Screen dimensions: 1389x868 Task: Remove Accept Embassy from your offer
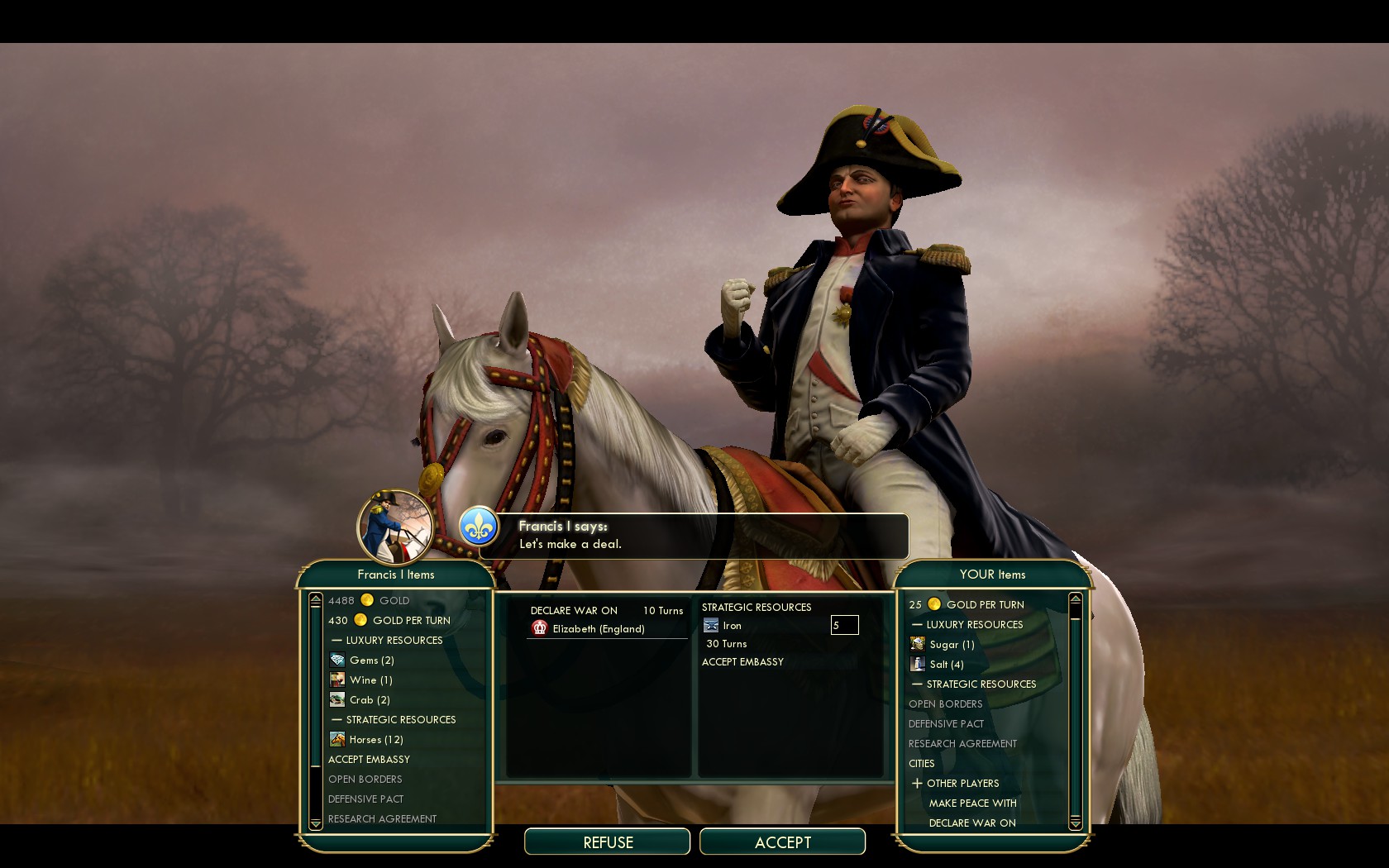click(x=742, y=661)
